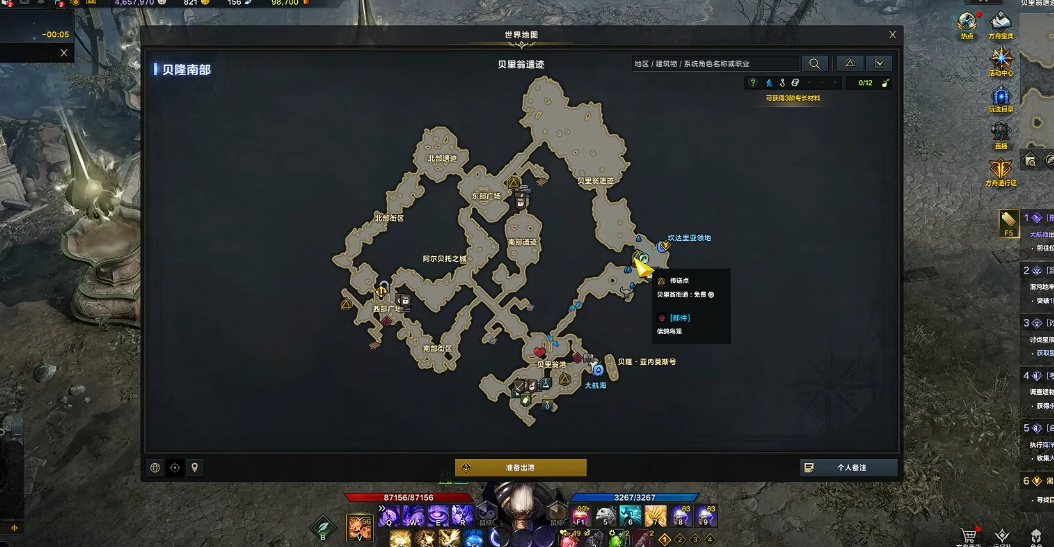Viewport: 1054px width, 547px height.
Task: Click the map search magnifier button
Action: [816, 63]
